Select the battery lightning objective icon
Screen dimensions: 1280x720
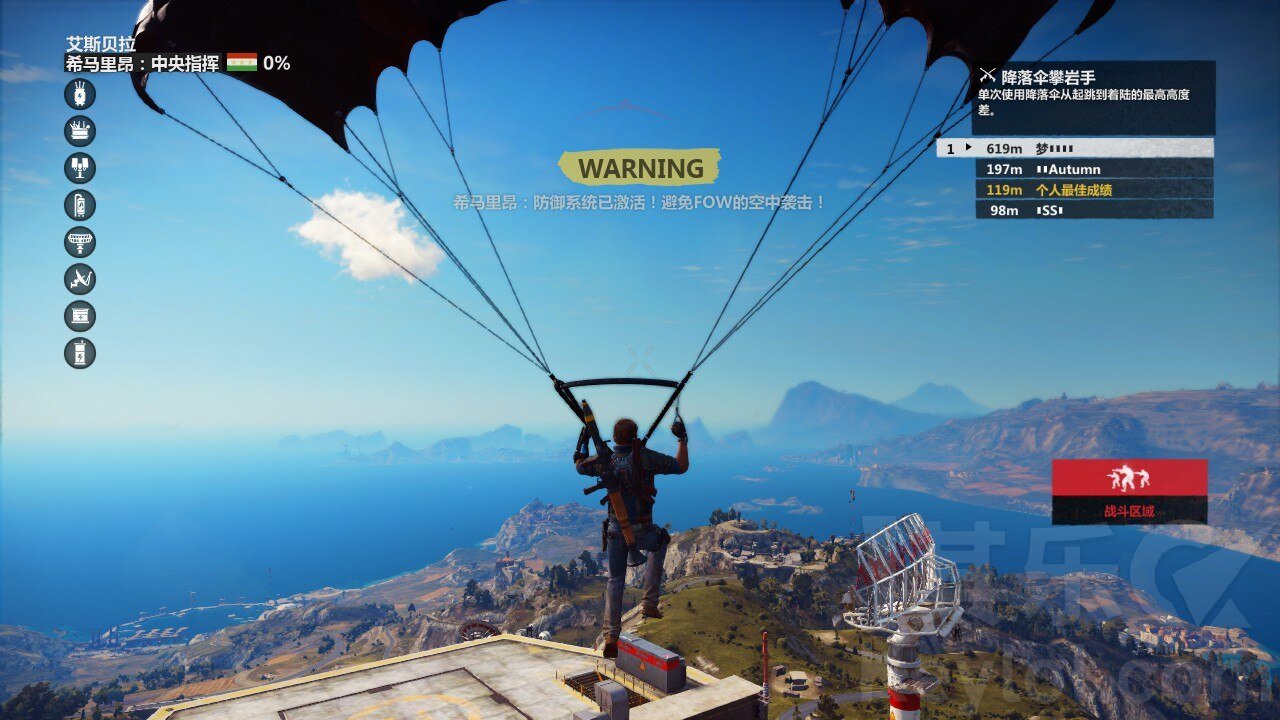click(x=80, y=353)
